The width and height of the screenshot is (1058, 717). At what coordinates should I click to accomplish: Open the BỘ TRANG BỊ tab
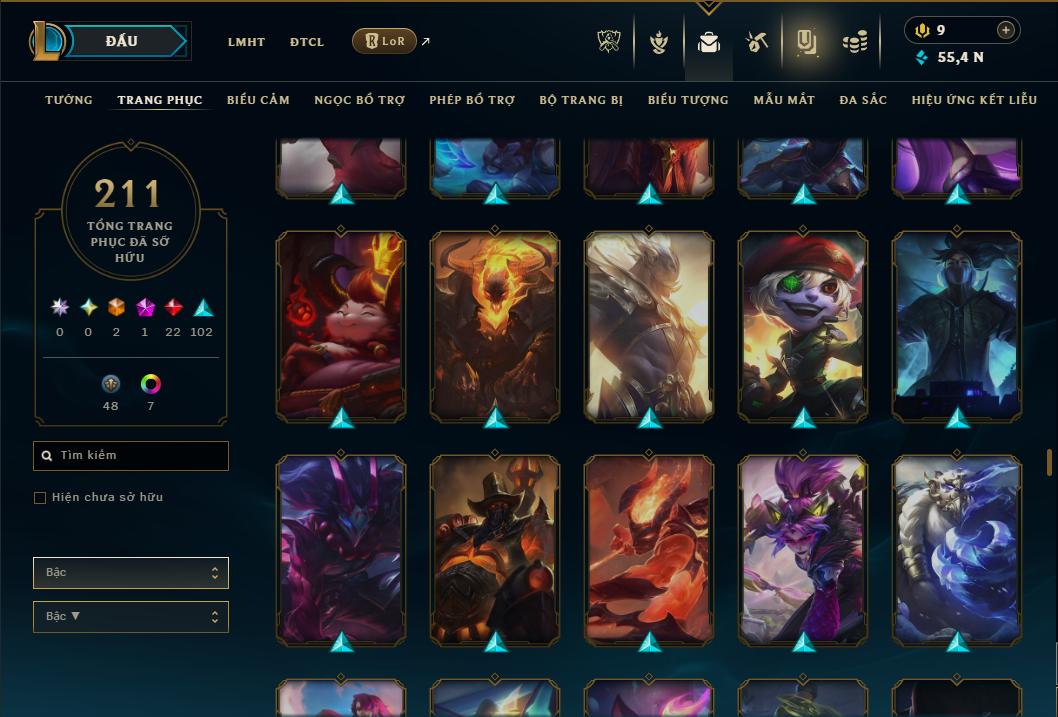point(581,100)
